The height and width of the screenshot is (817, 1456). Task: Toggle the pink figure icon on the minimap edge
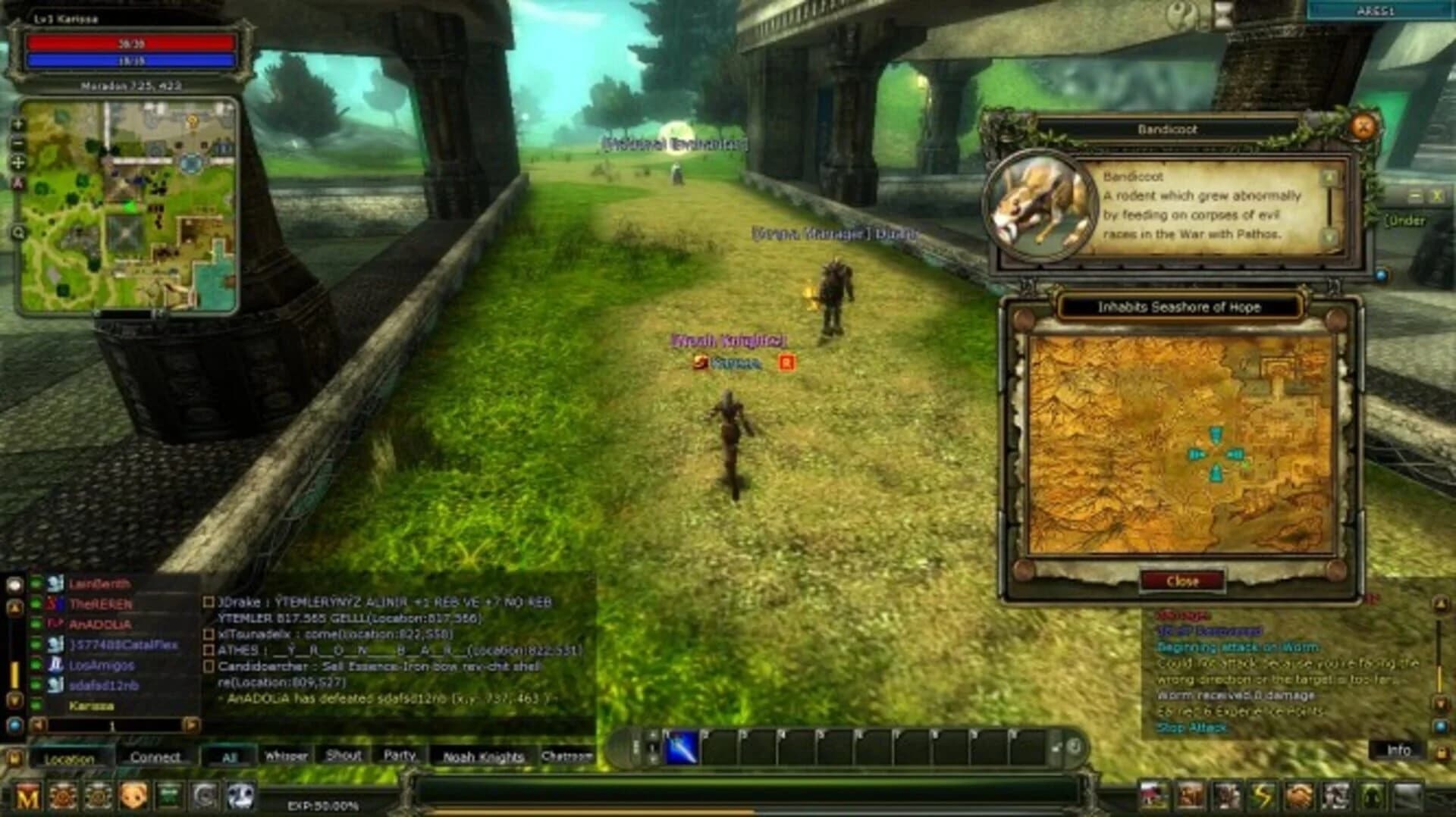point(17,182)
